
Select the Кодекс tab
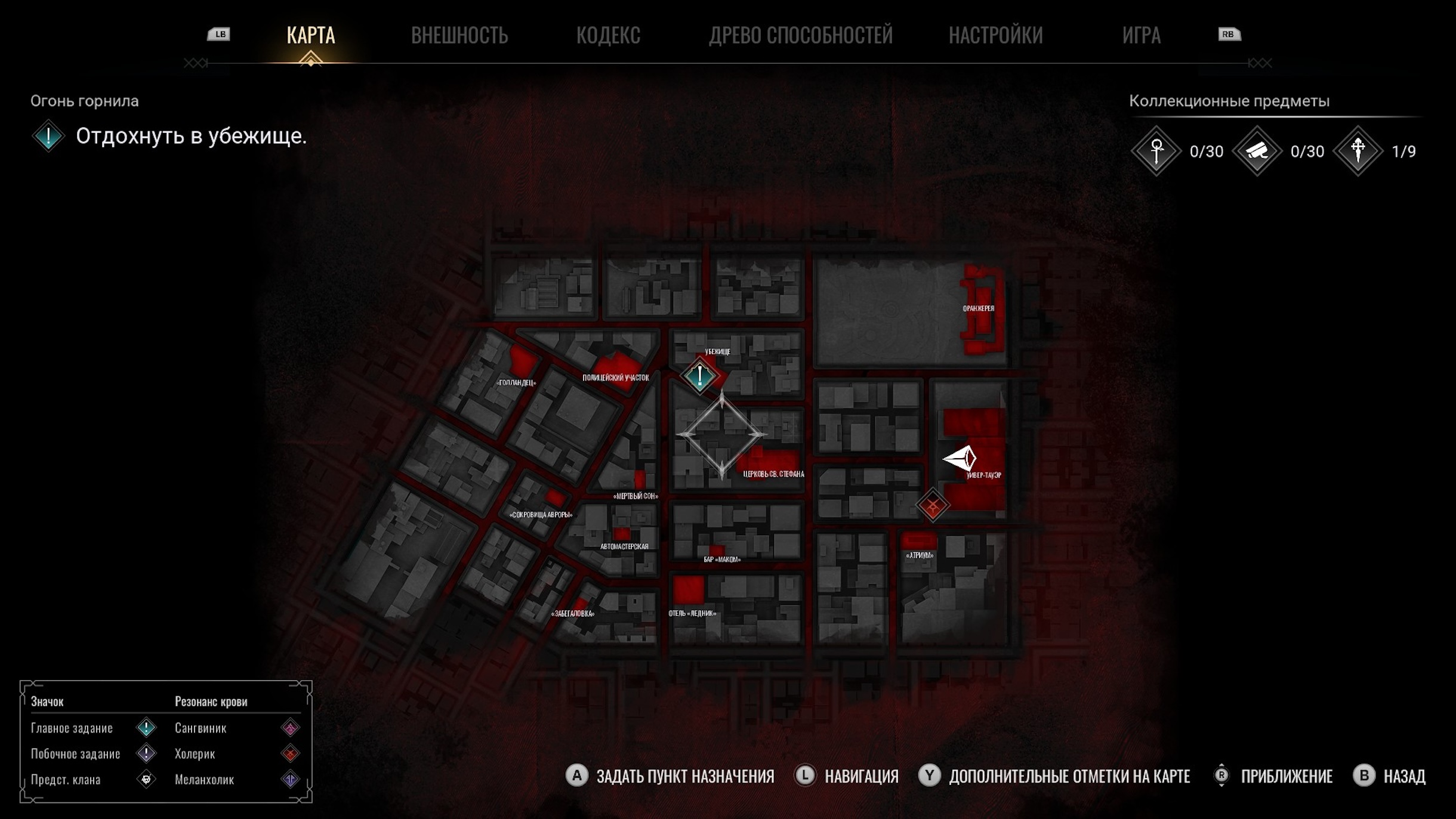pos(608,35)
